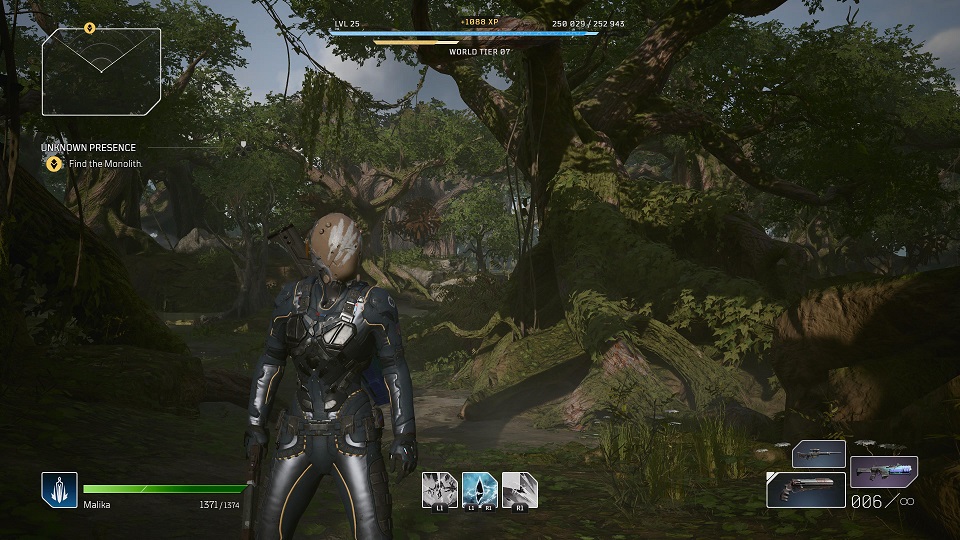Image resolution: width=960 pixels, height=540 pixels.
Task: Click the yellow quest marker on the minimap
Action: click(89, 28)
